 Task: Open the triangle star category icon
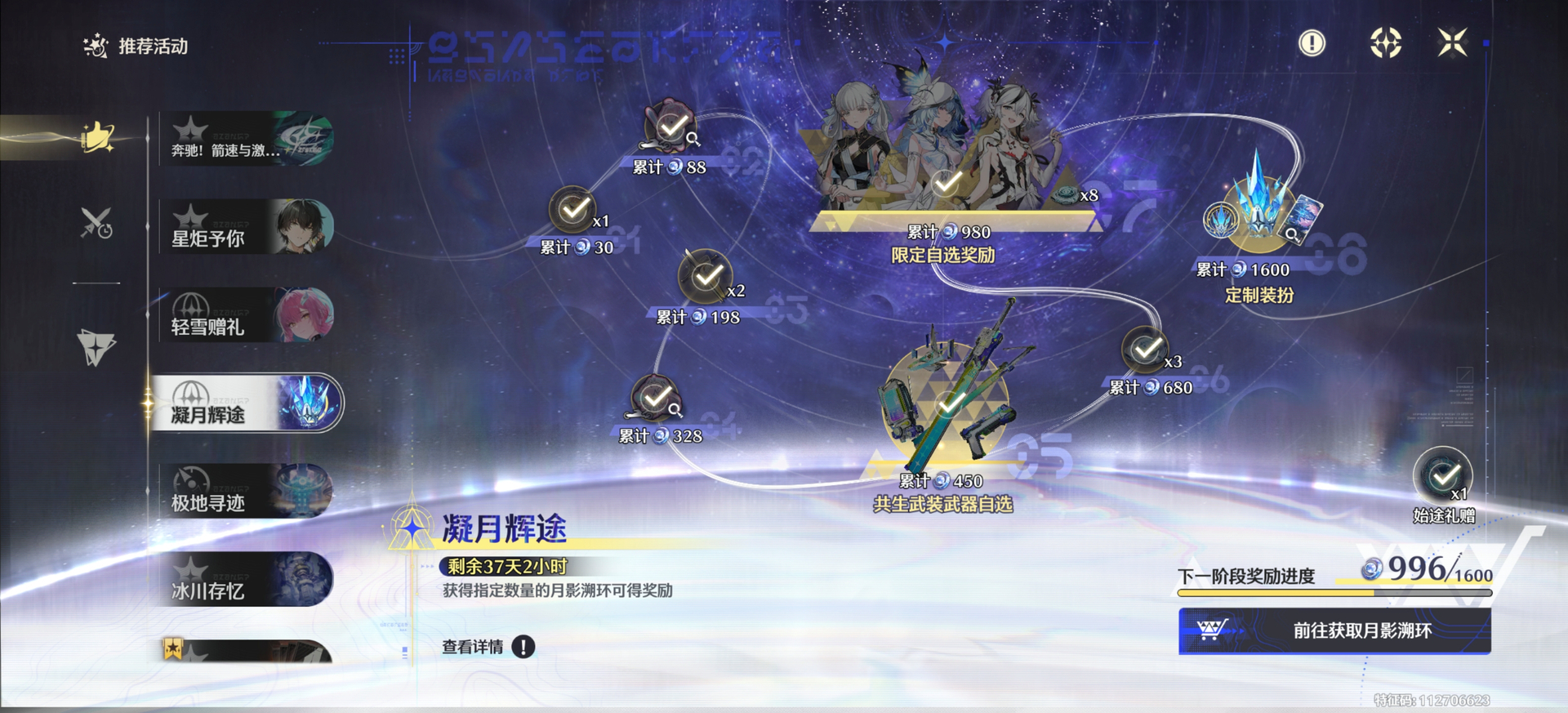pos(96,347)
